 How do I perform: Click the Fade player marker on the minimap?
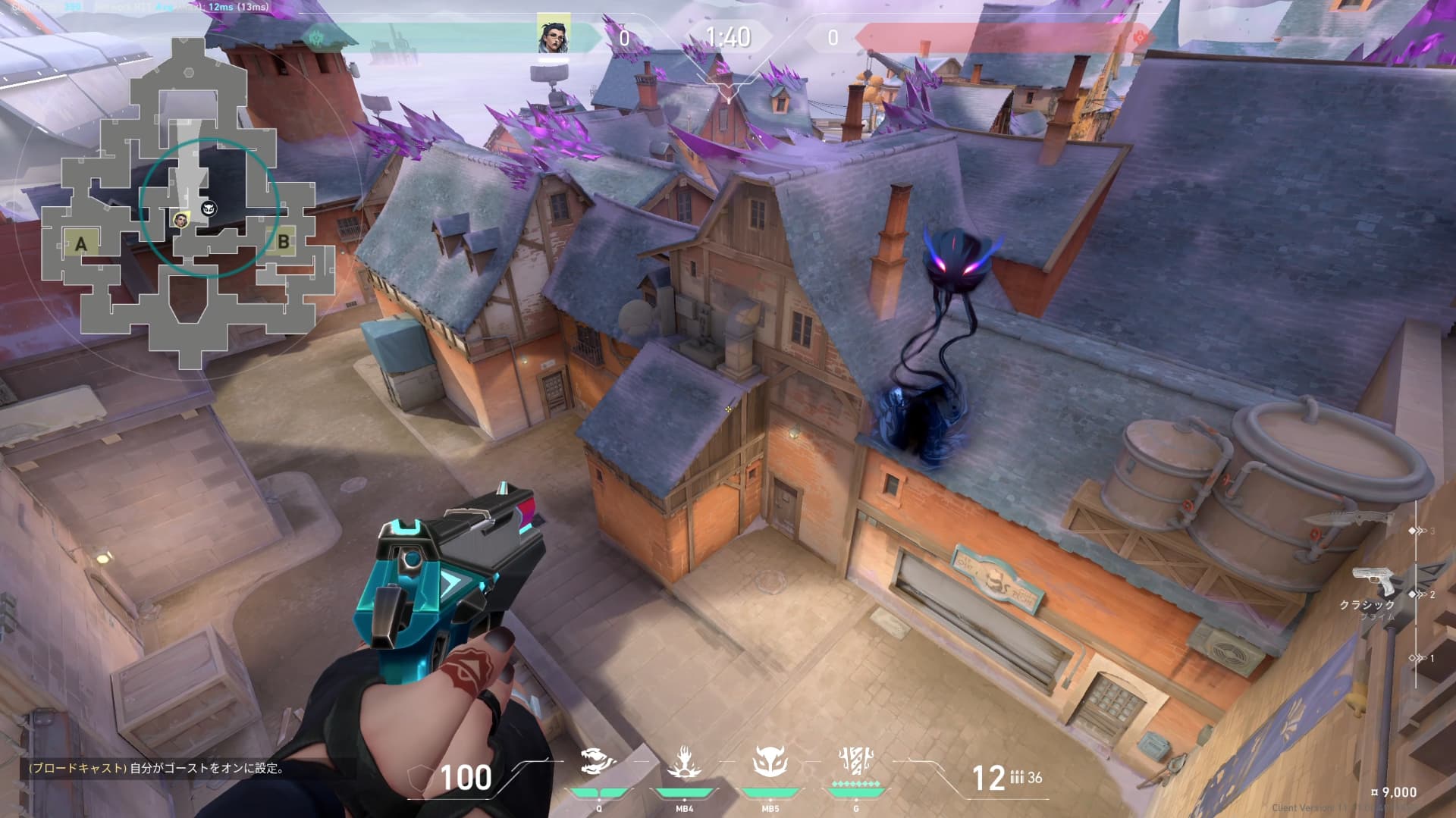click(x=180, y=220)
